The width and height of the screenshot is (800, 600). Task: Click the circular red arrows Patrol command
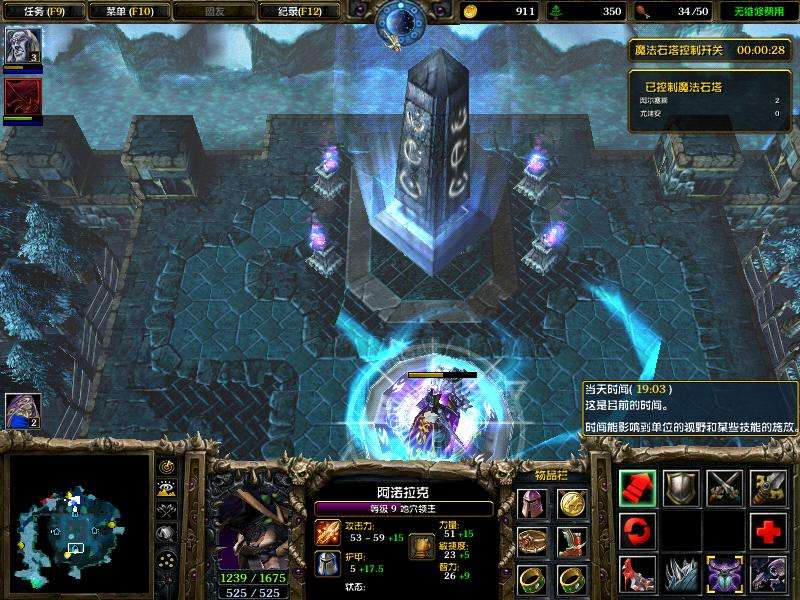click(638, 531)
